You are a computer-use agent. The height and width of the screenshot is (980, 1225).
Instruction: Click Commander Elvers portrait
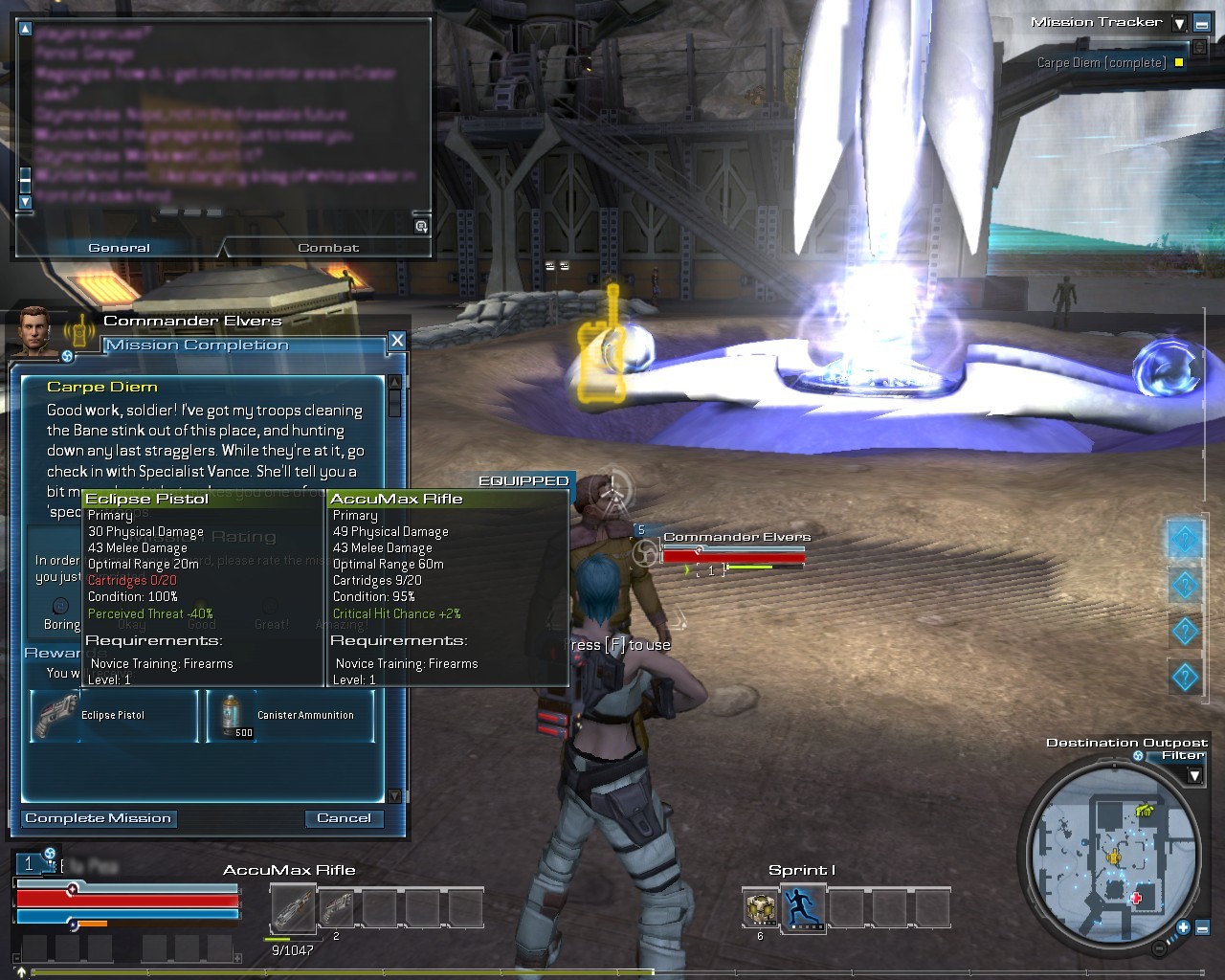[38, 331]
